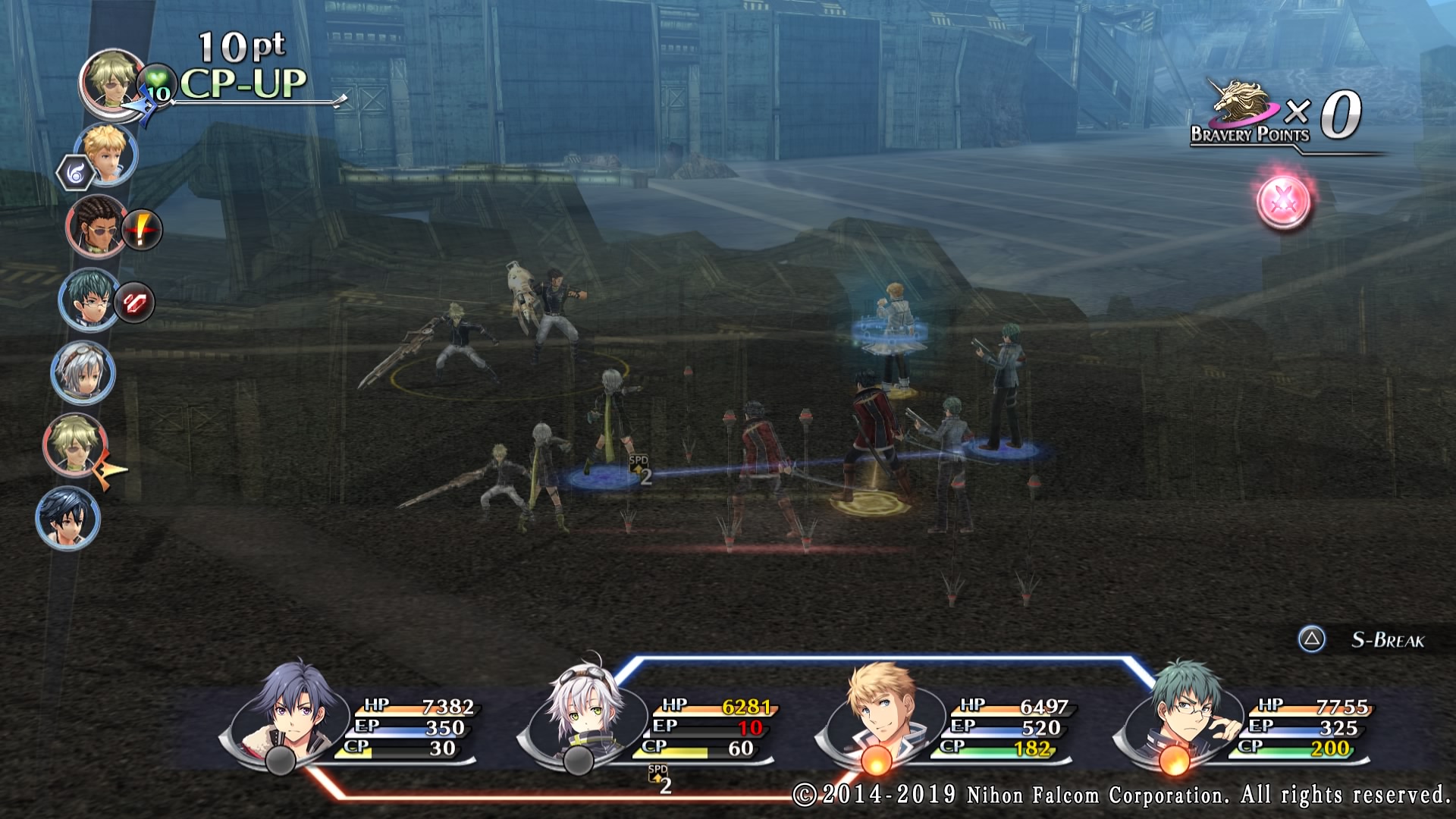Click the blonde character's turn-order portrait

click(x=107, y=153)
